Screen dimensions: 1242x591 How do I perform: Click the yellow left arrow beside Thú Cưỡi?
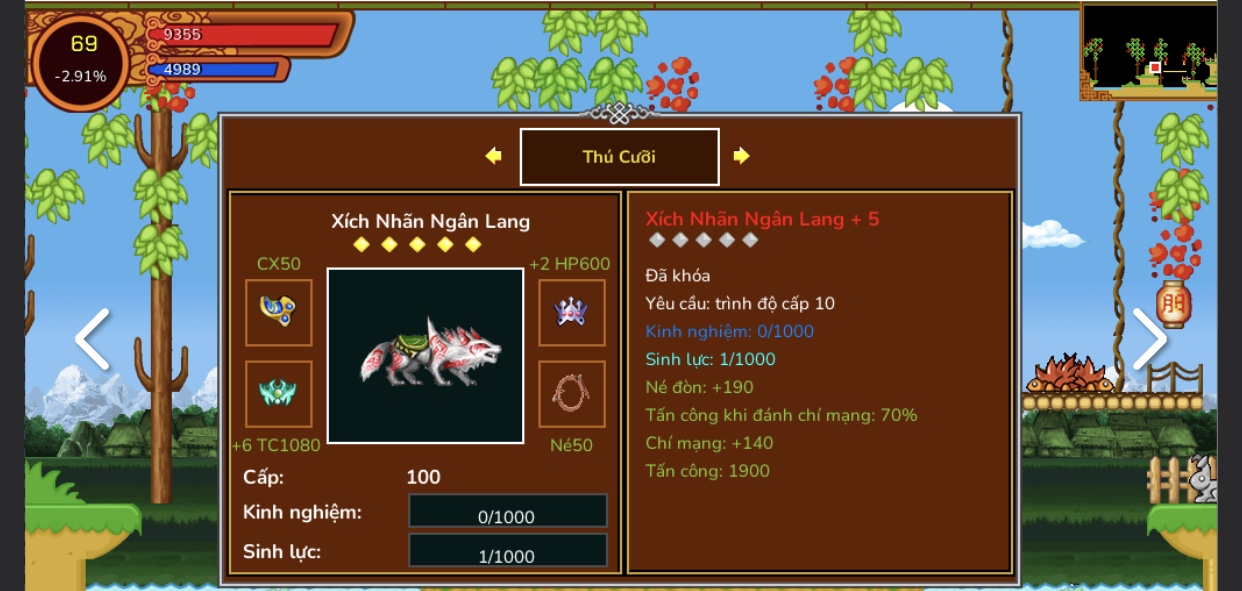point(493,156)
